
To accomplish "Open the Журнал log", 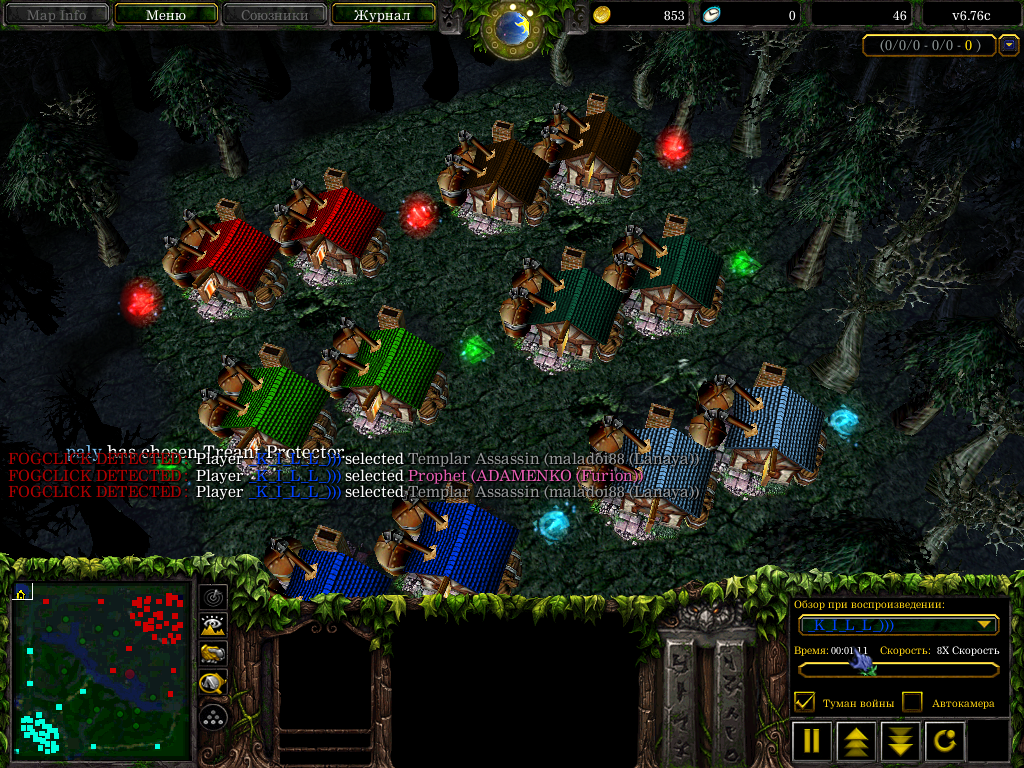I will pos(383,15).
